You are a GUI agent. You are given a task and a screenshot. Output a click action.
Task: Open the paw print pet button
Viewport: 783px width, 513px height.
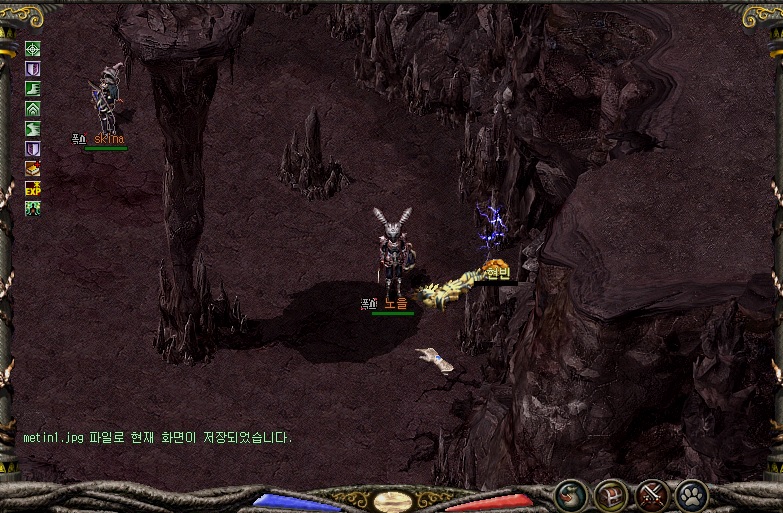pyautogui.click(x=692, y=494)
